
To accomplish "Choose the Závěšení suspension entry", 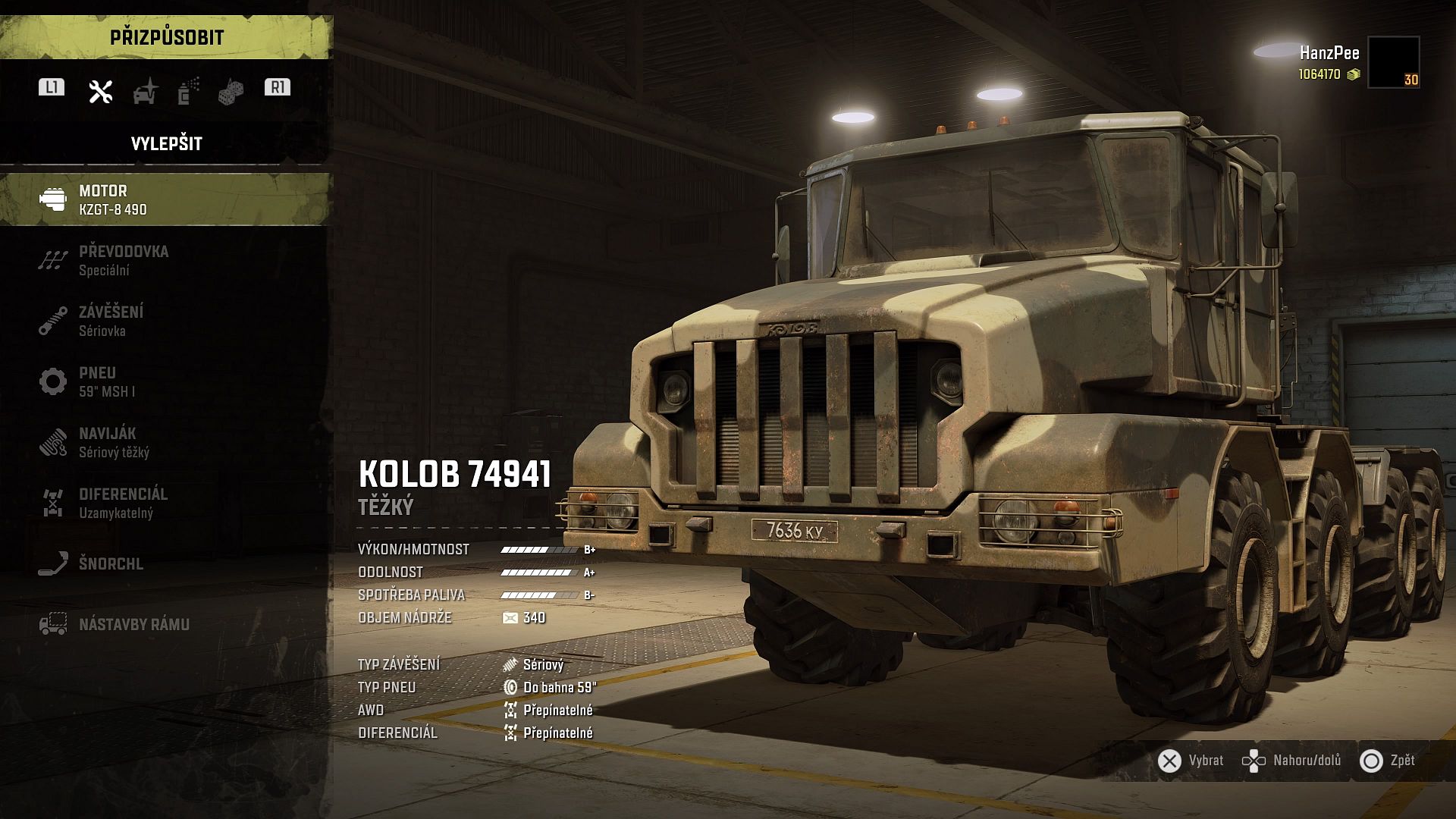I will pos(165,321).
